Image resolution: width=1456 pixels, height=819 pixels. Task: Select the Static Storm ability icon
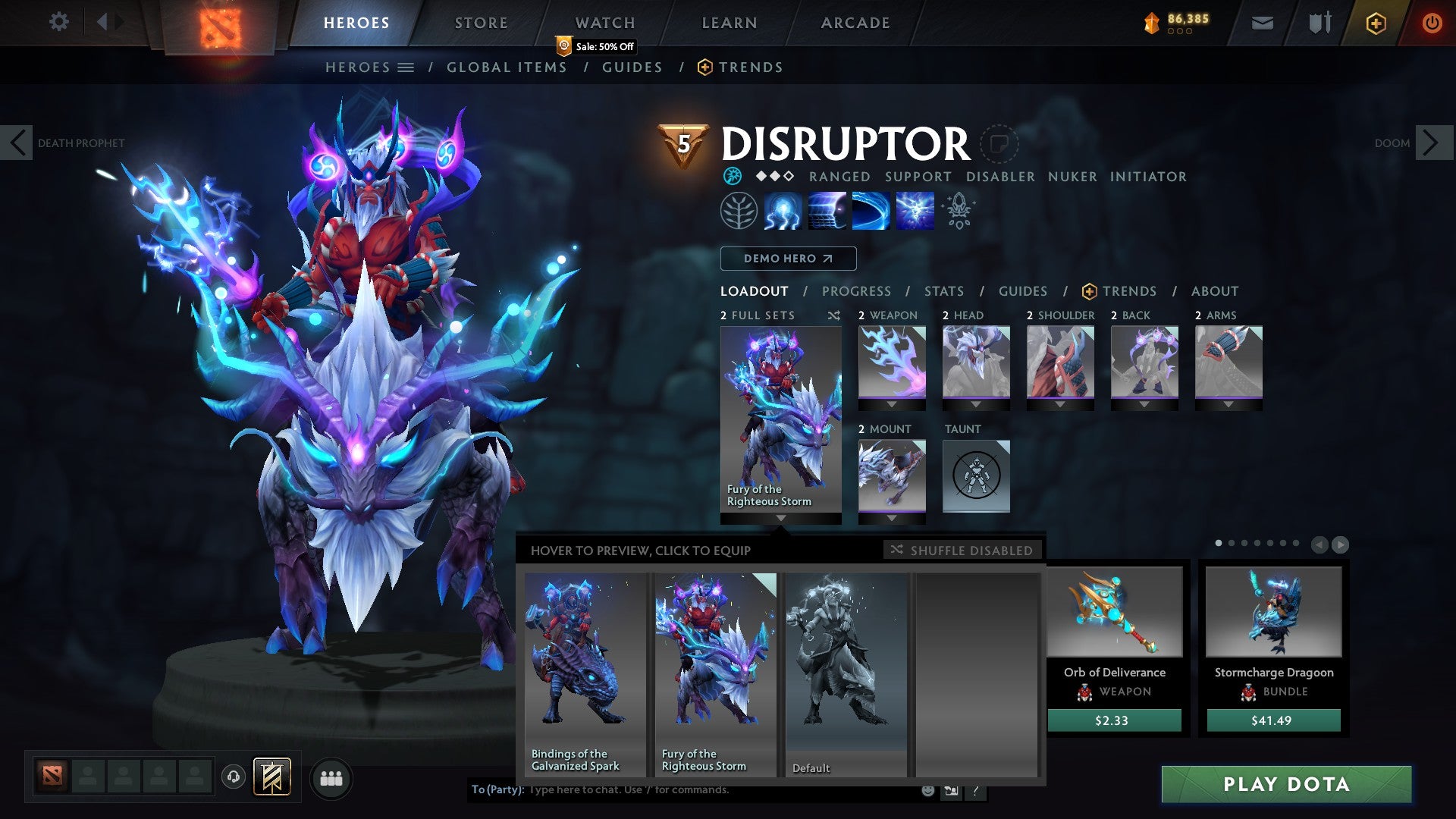click(x=915, y=211)
